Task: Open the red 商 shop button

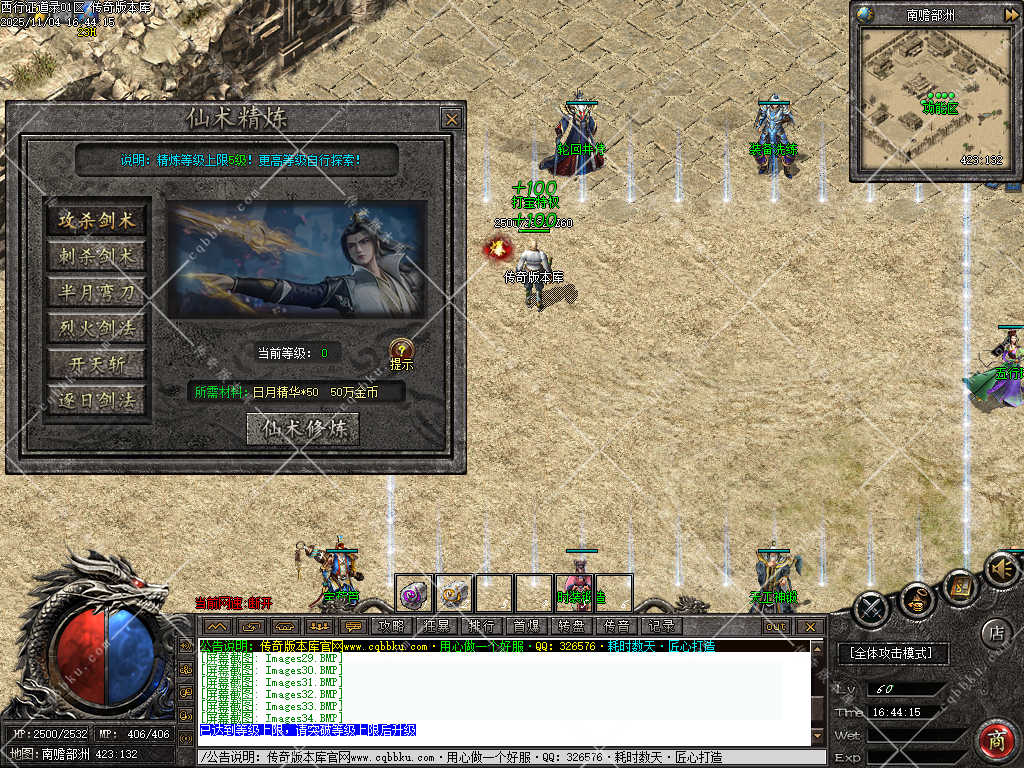Action: tap(995, 741)
